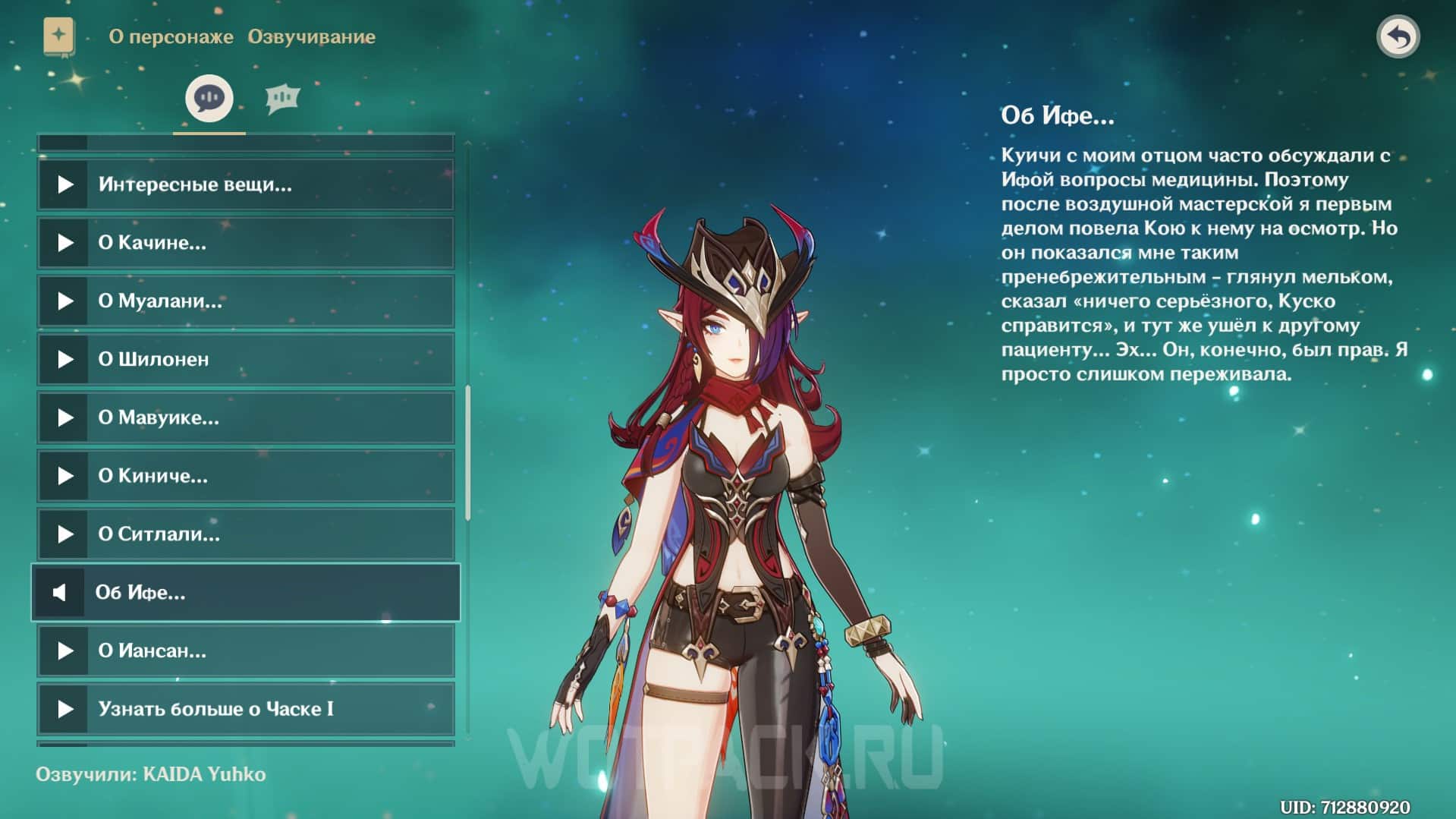Open the character archive book icon
The height and width of the screenshot is (819, 1456).
point(61,34)
